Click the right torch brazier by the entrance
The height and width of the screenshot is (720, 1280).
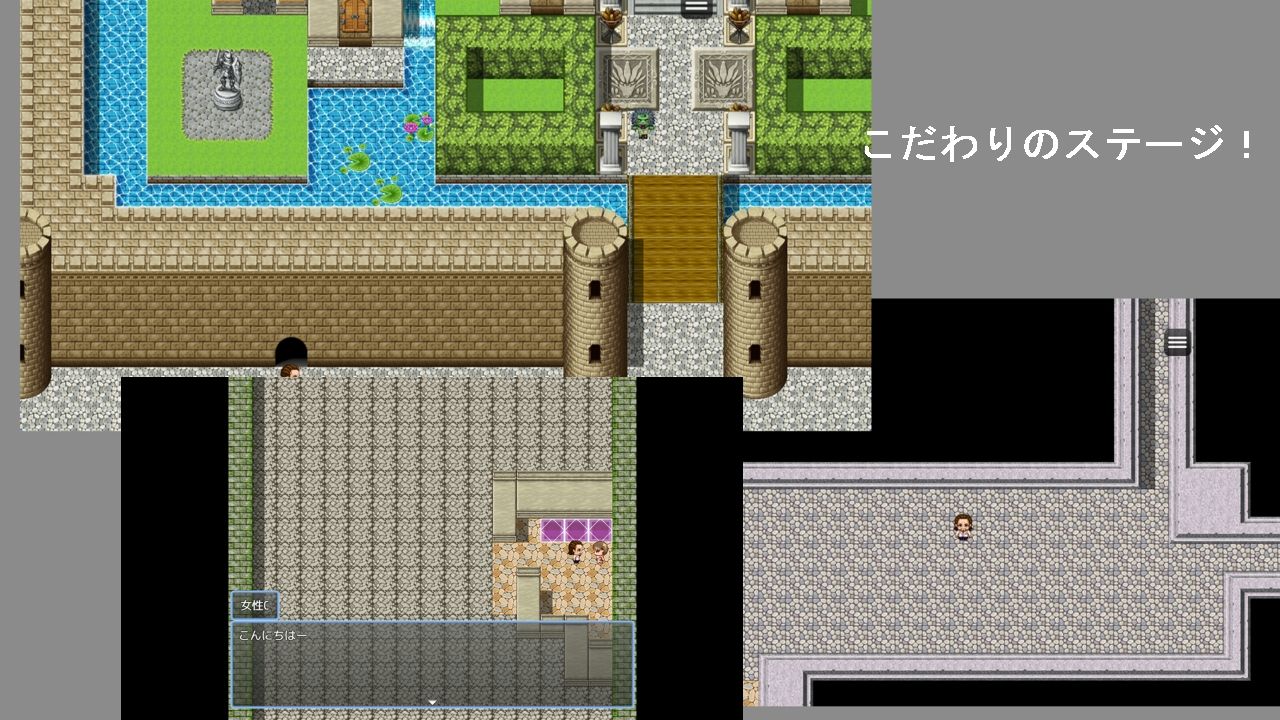(741, 16)
